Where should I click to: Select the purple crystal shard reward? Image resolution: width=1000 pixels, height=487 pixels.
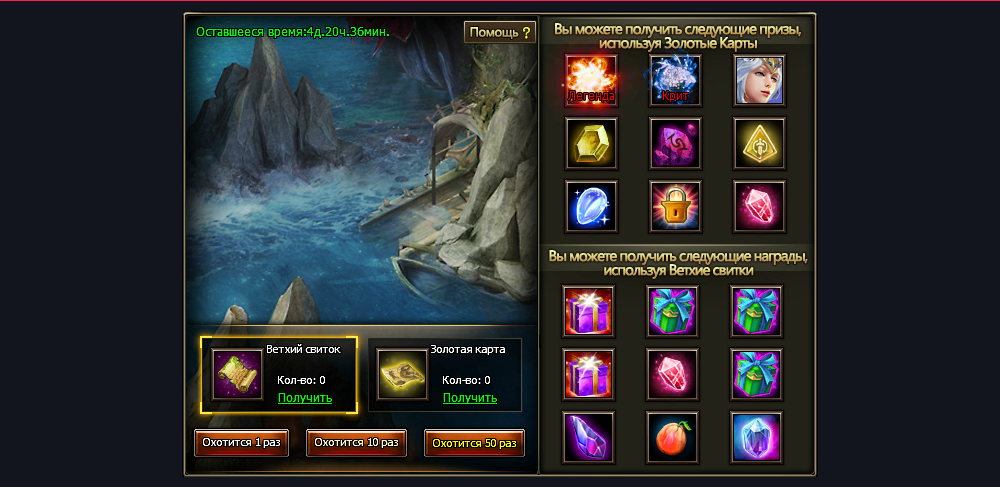tap(589, 437)
